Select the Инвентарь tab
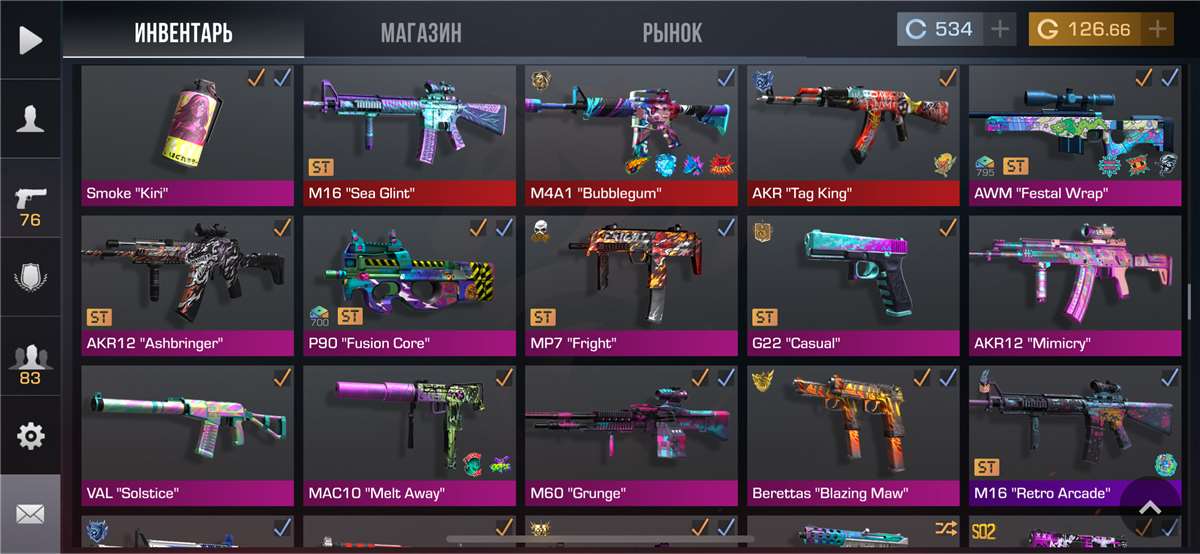Screen dimensions: 1200x554 pyautogui.click(x=183, y=32)
